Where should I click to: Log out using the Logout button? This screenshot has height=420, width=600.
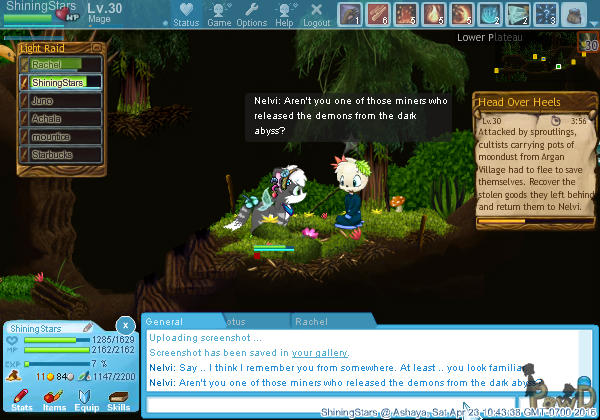pos(316,14)
